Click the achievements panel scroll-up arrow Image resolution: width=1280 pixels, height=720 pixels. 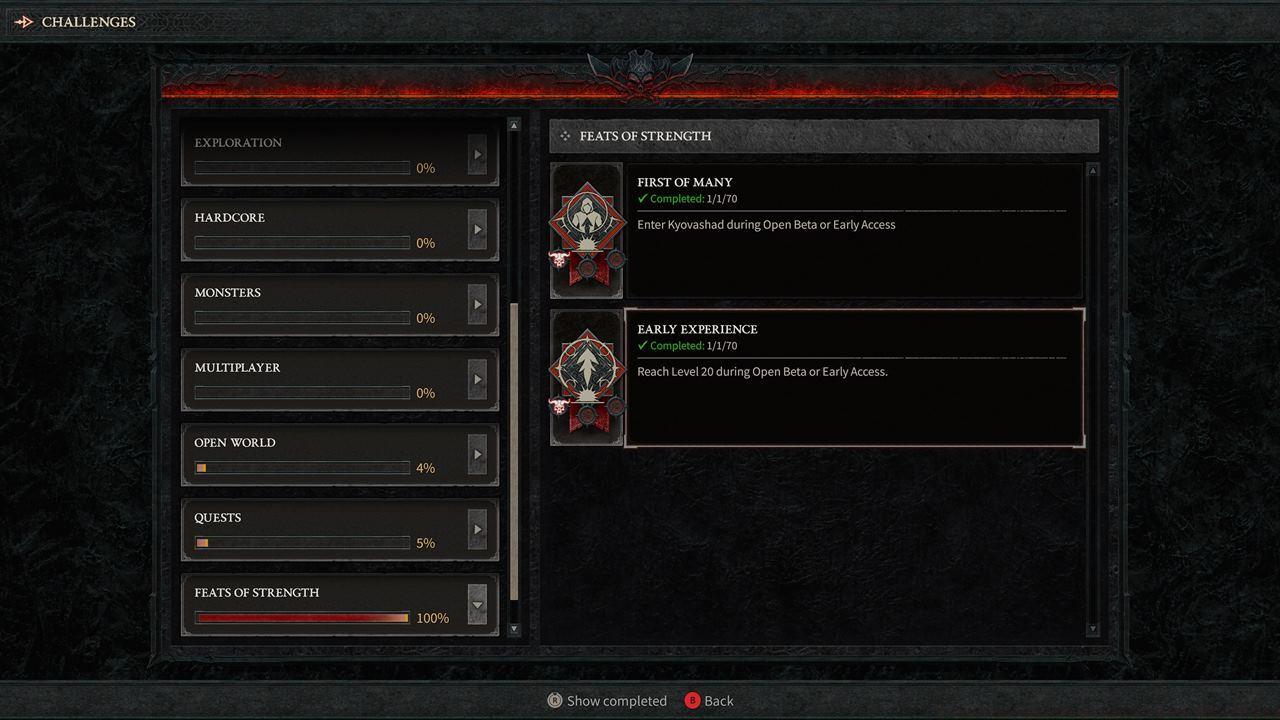tap(1092, 171)
